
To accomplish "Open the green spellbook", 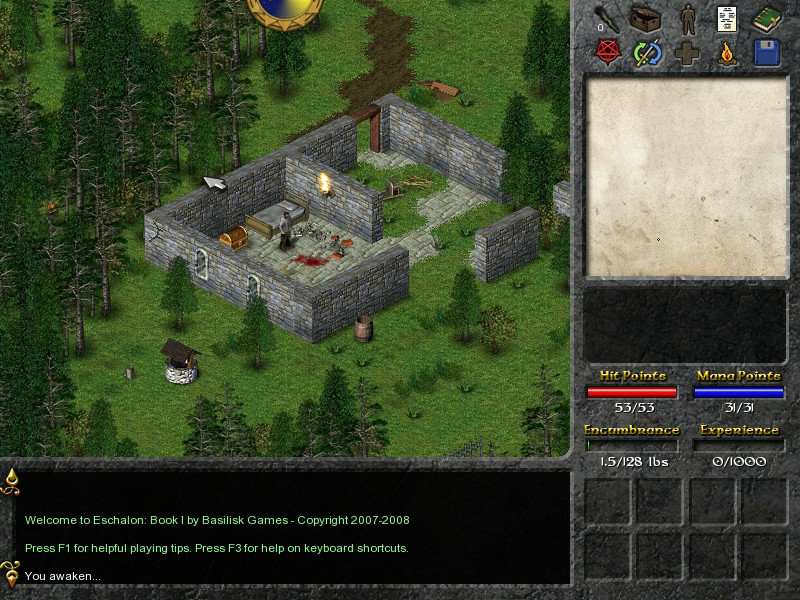I will [x=767, y=19].
